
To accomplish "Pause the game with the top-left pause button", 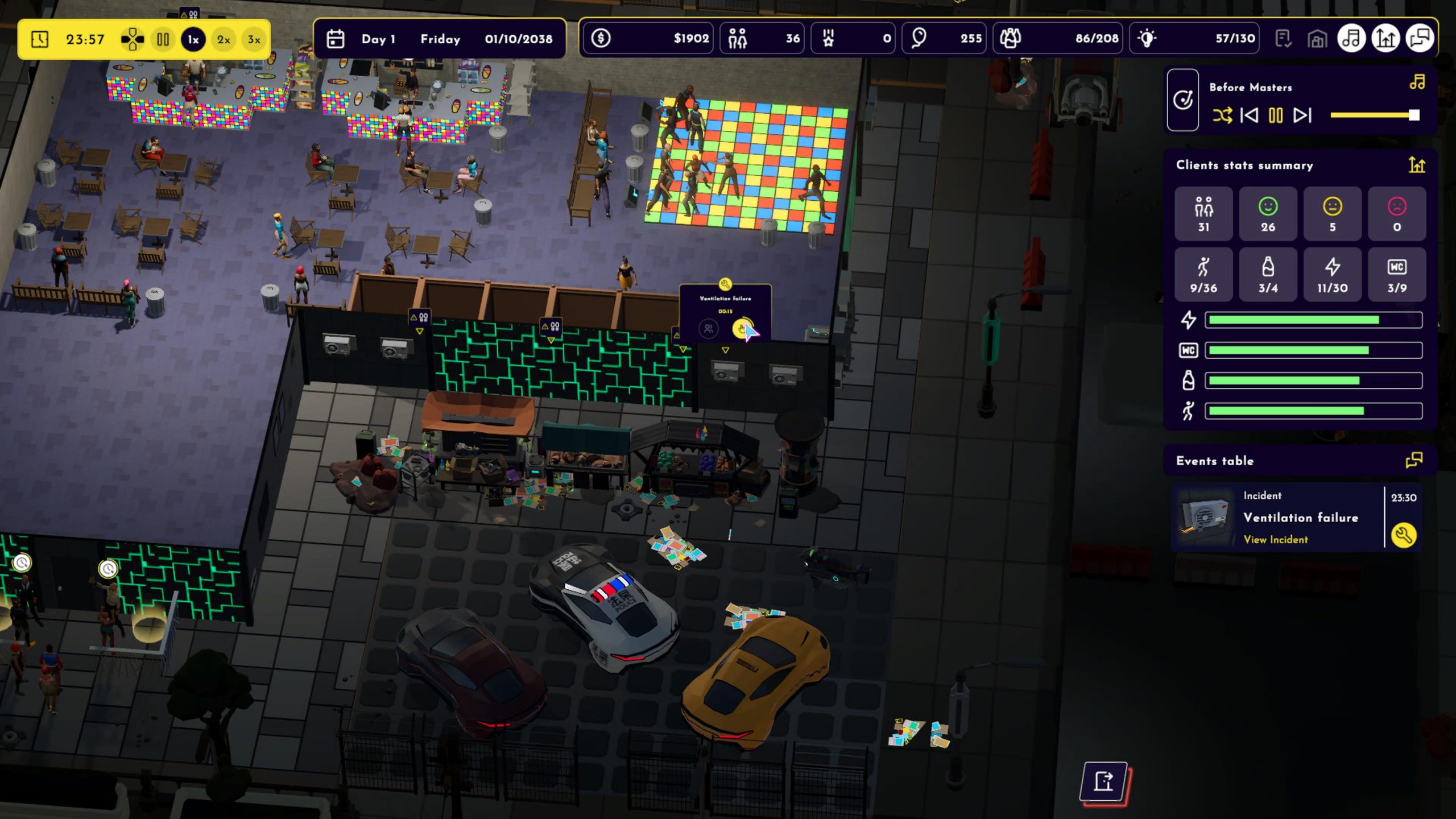I will coord(163,39).
